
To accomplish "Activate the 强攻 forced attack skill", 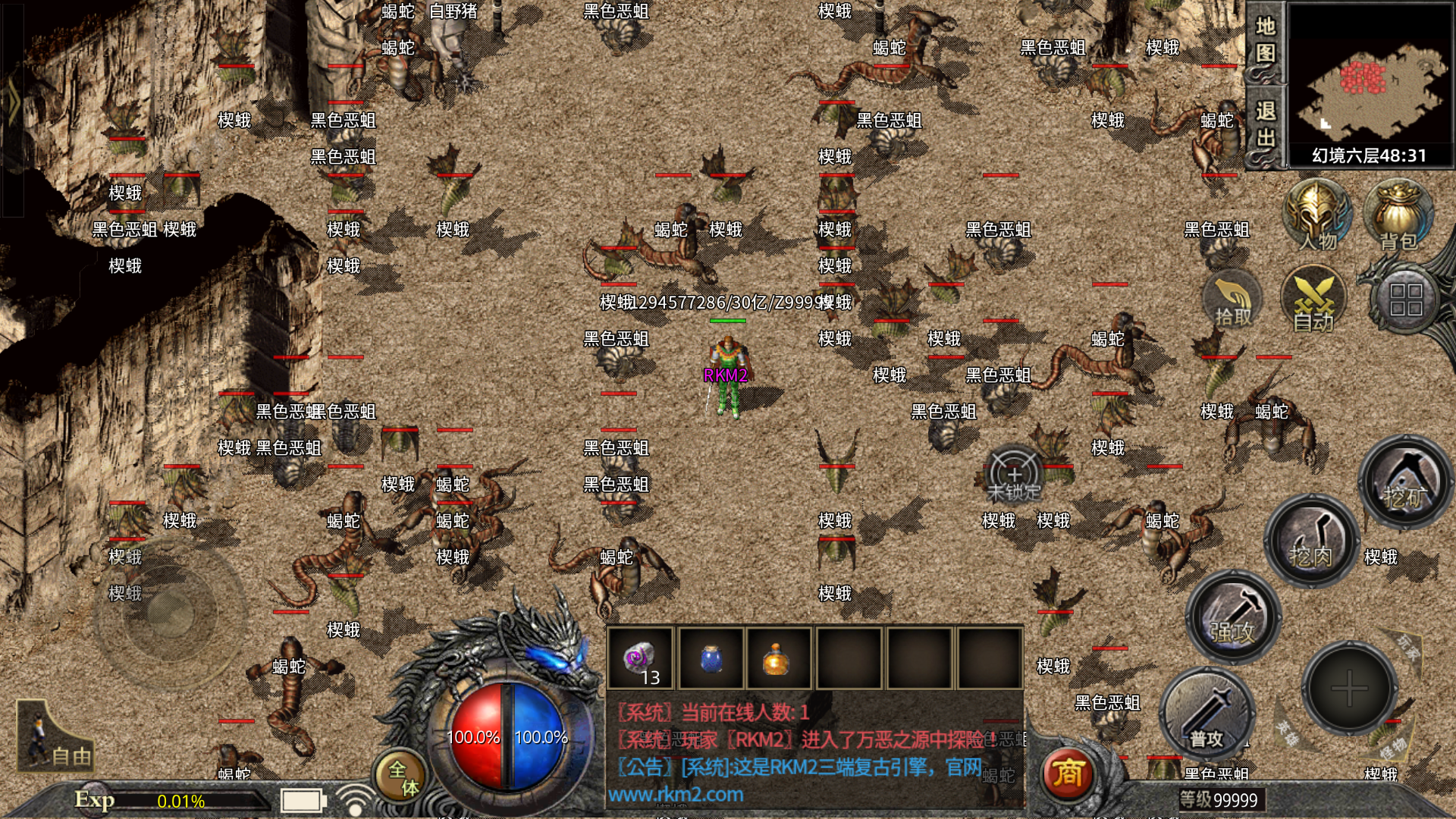I will [1233, 617].
